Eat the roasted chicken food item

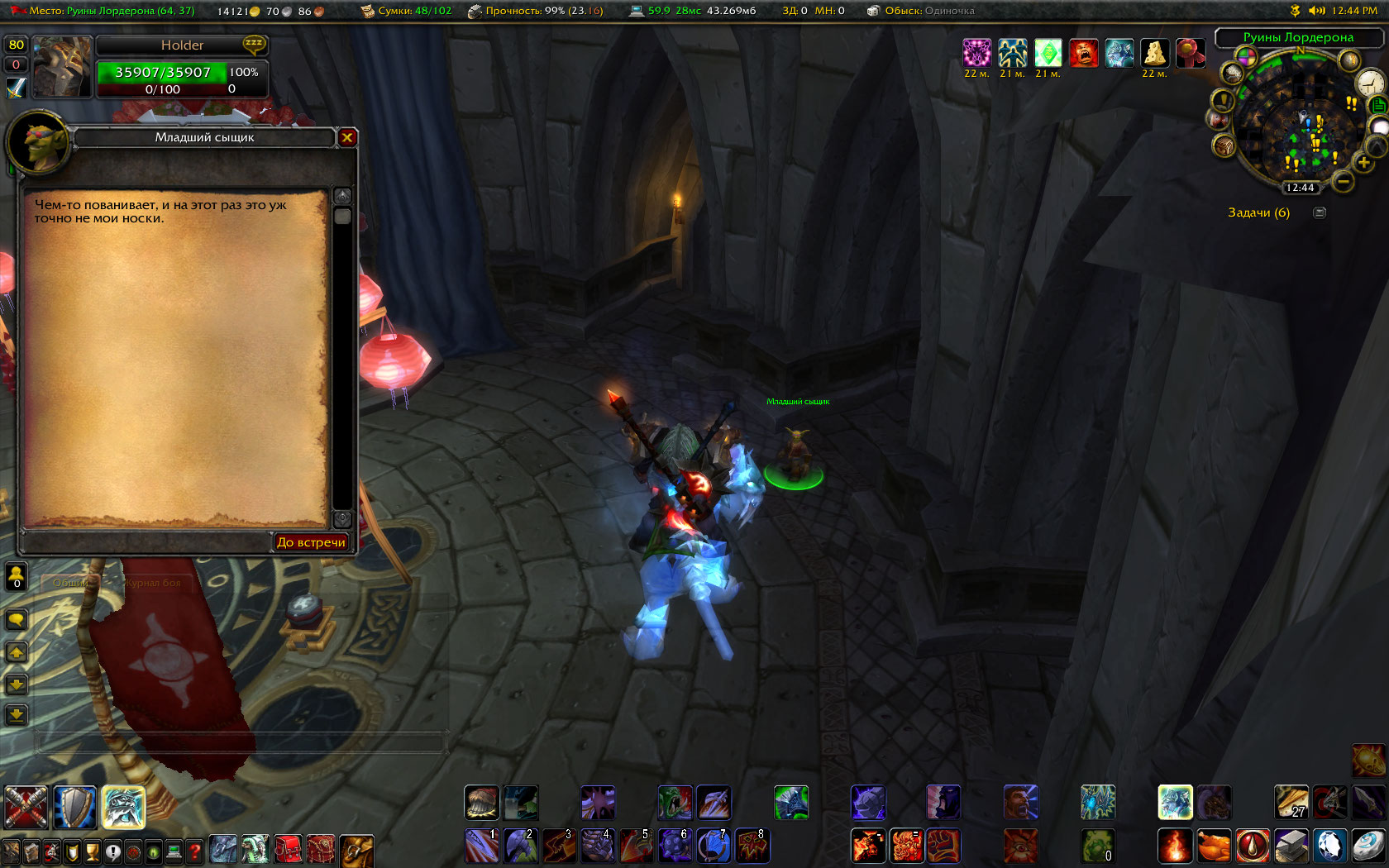pos(1213,846)
